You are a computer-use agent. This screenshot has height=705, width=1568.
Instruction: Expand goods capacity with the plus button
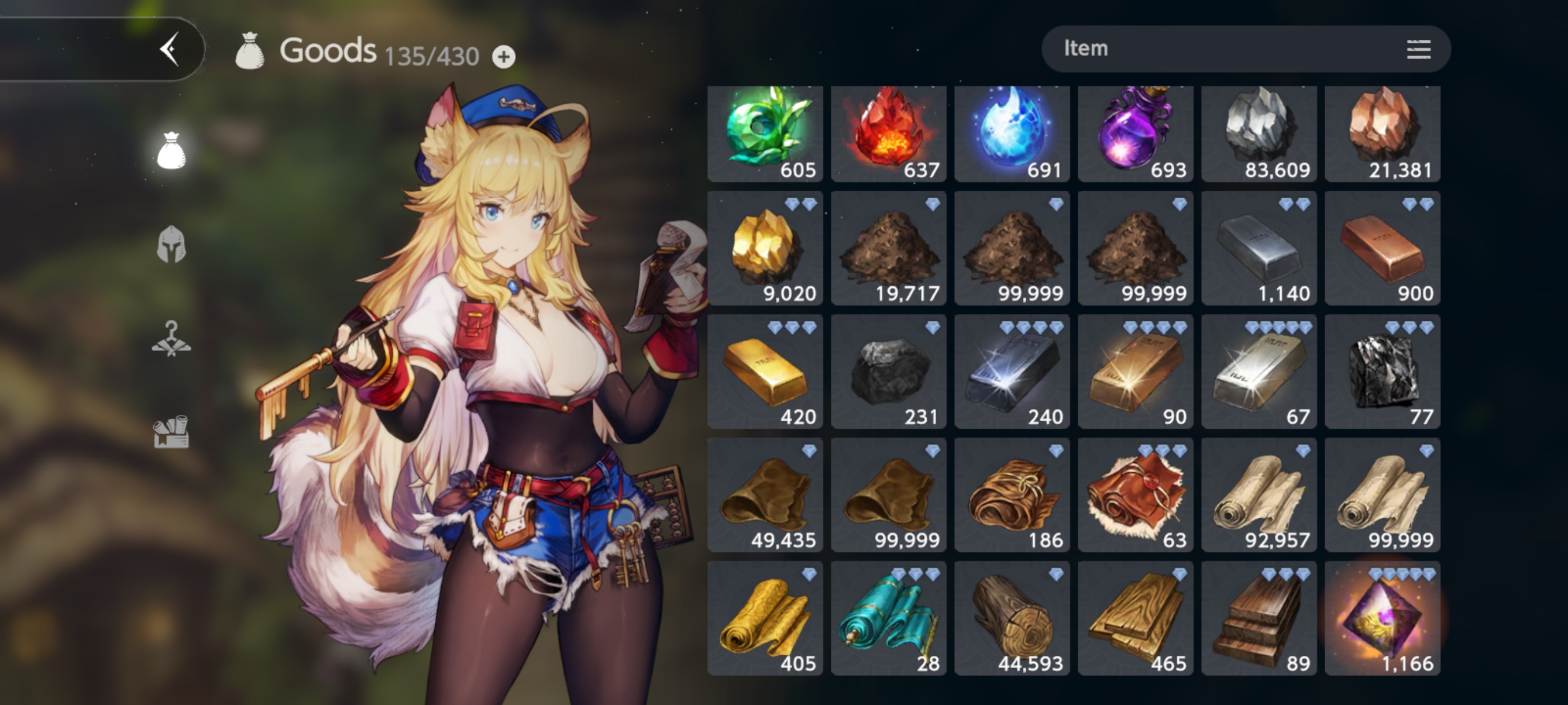(x=504, y=57)
